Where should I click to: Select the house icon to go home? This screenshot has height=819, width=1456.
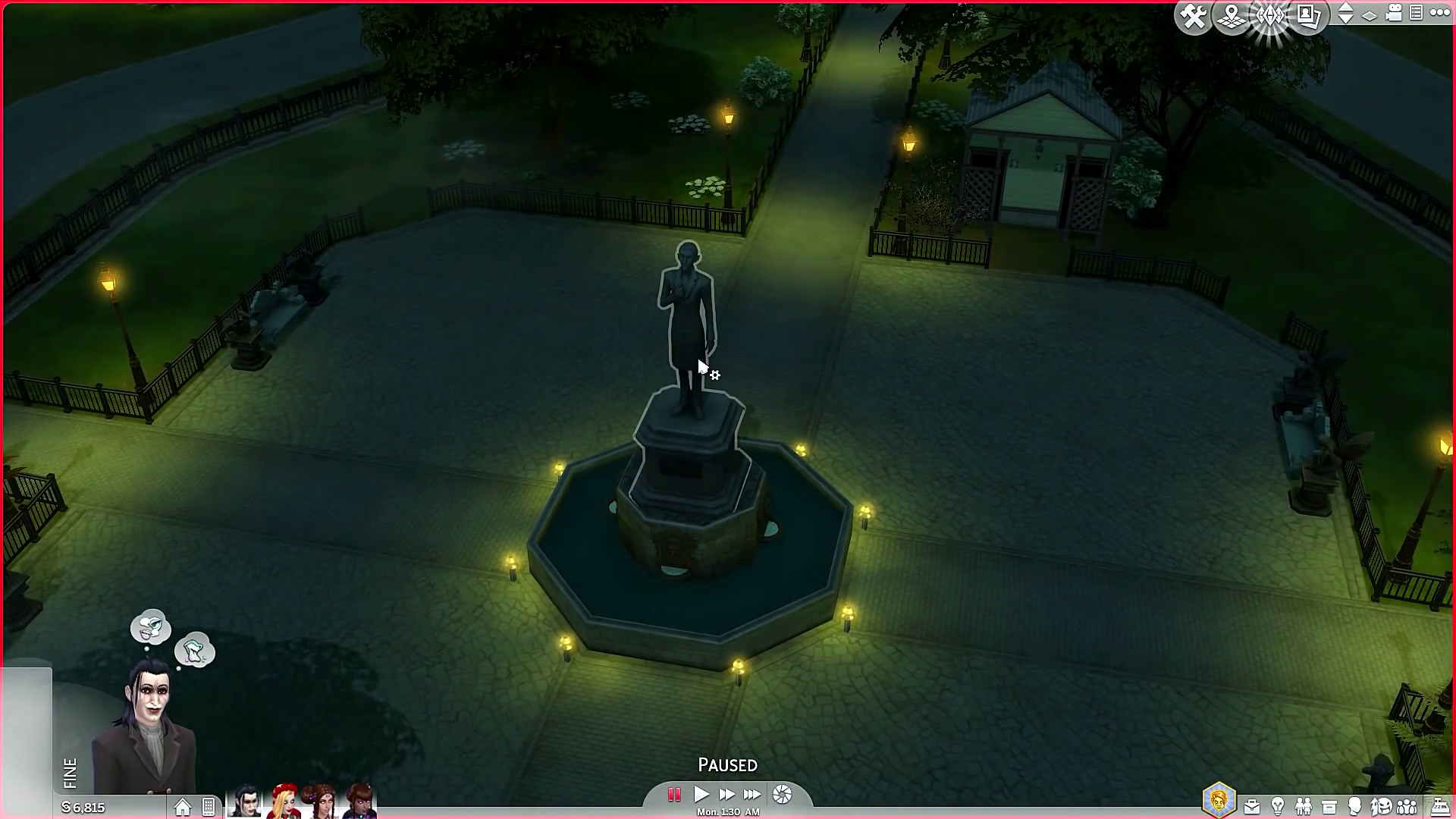point(183,808)
